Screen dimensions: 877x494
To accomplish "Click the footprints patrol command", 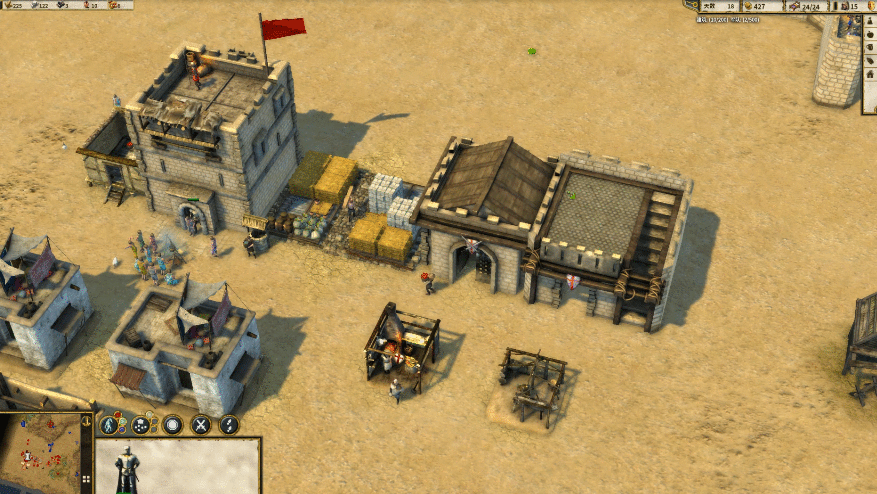I will coord(229,424).
